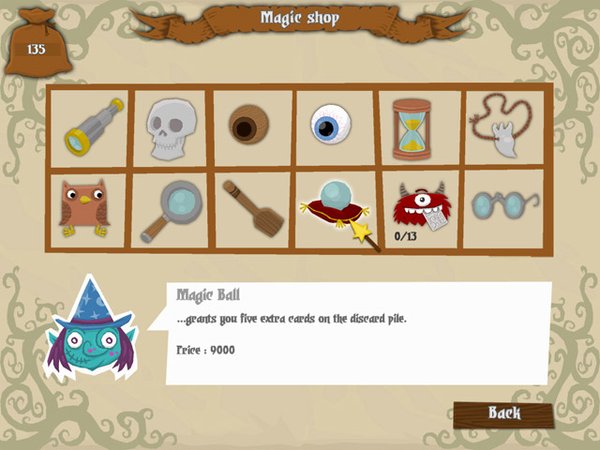Pick the wooden barrel item
This screenshot has height=450, width=600.
coord(250,128)
